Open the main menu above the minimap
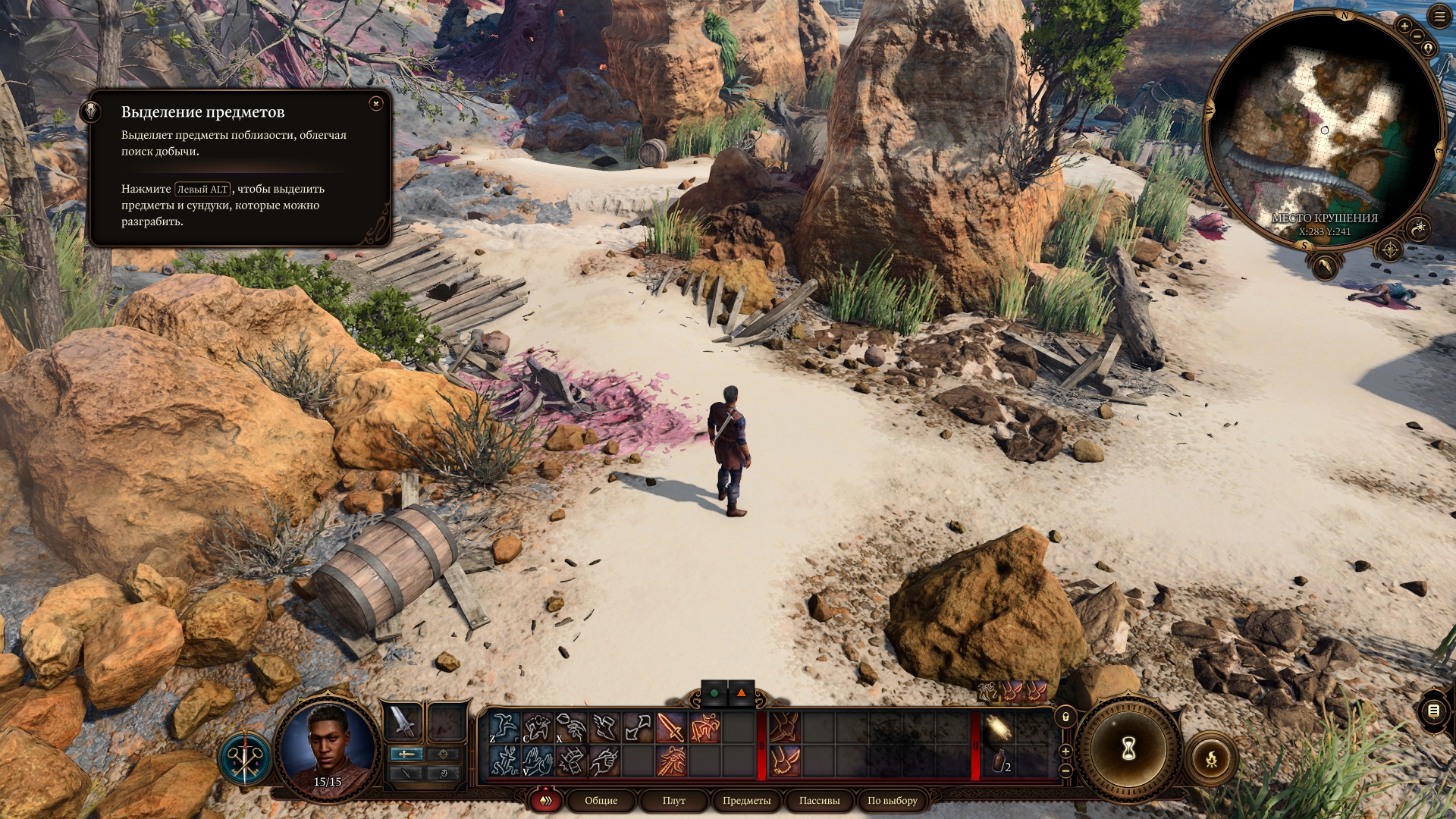The width and height of the screenshot is (1456, 819). pyautogui.click(x=1439, y=17)
